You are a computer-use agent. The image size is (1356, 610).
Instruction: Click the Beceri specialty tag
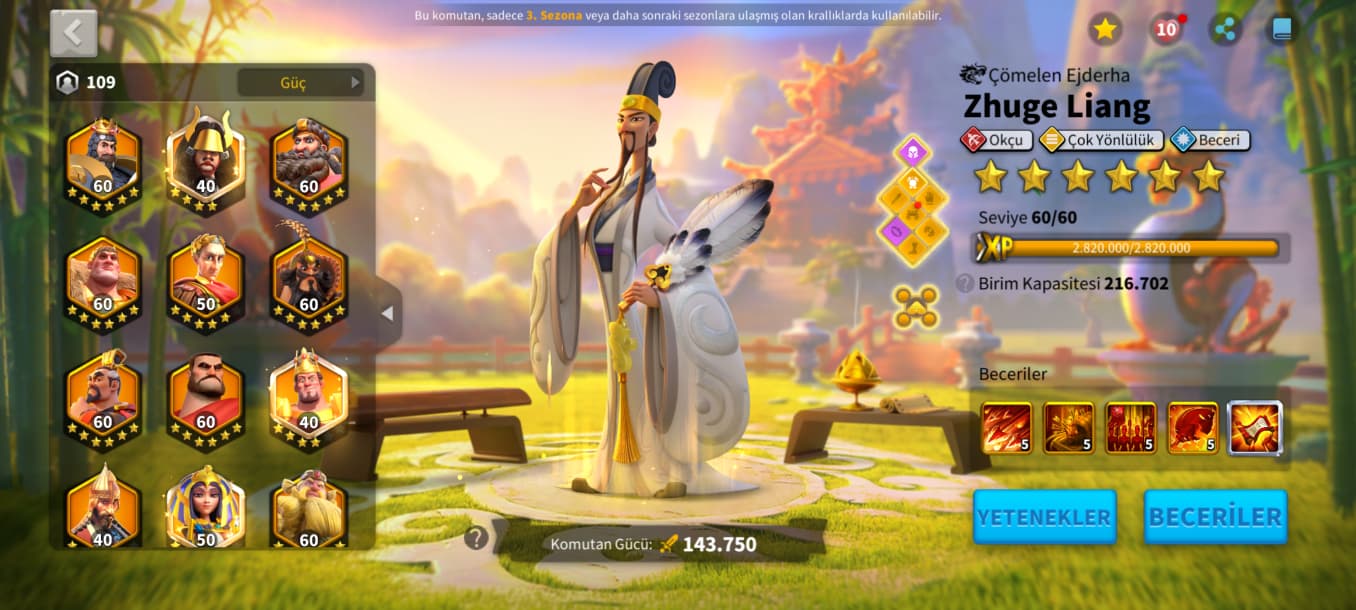click(1209, 140)
